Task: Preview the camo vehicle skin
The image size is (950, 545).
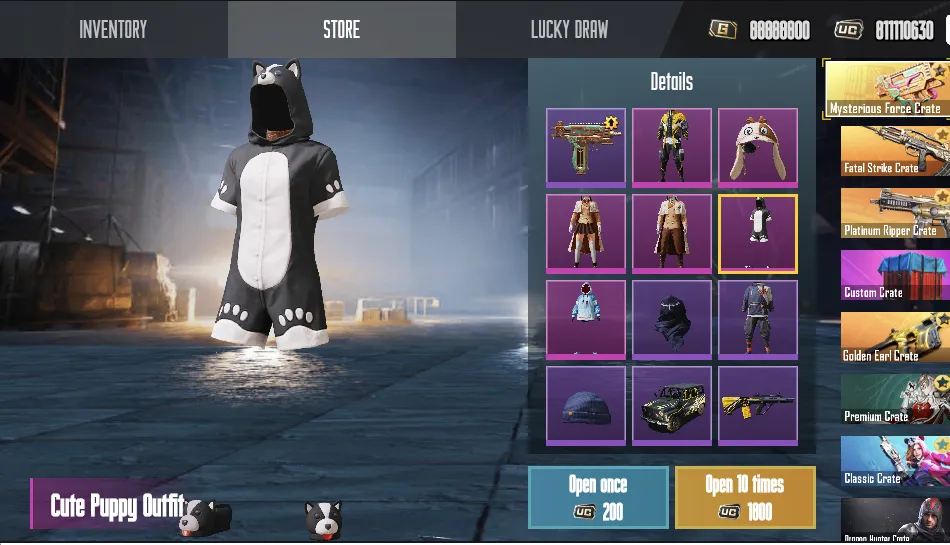Action: point(672,405)
